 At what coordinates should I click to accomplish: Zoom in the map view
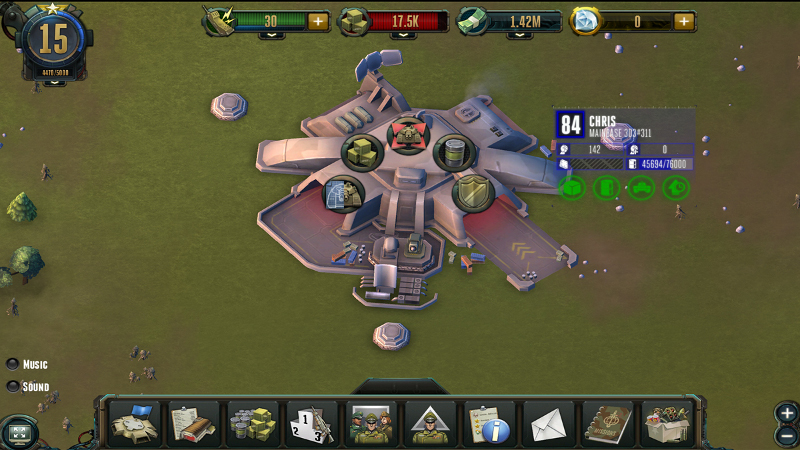click(x=786, y=413)
